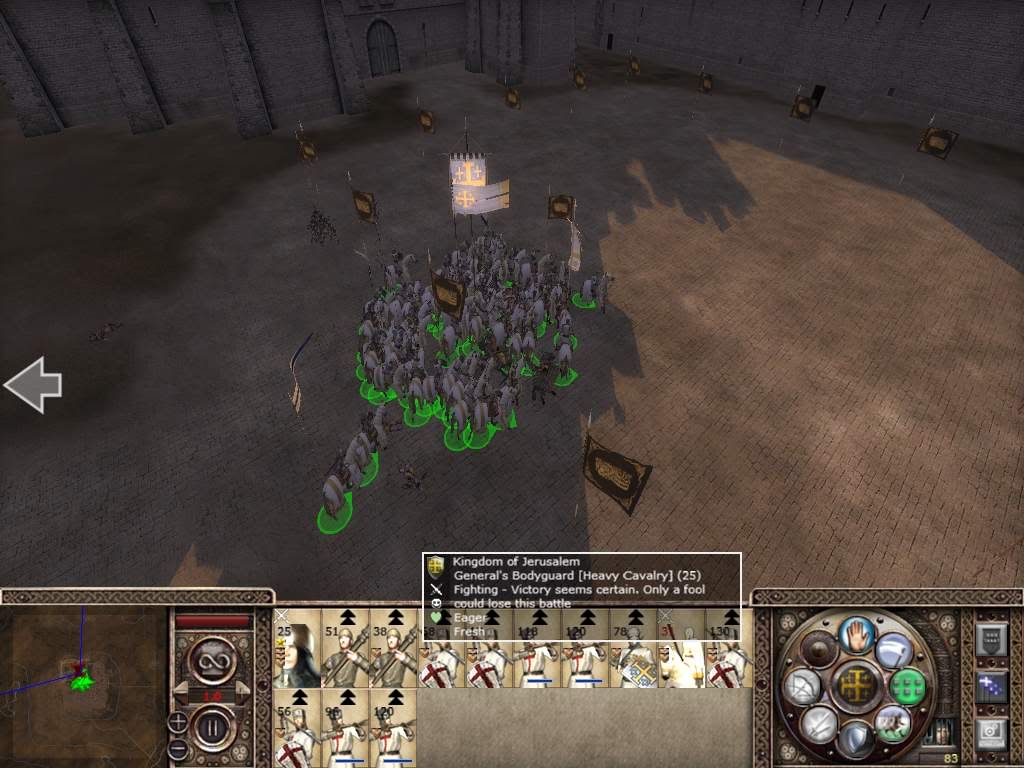Click the halt order hand icon
The width and height of the screenshot is (1024, 768).
click(x=856, y=633)
